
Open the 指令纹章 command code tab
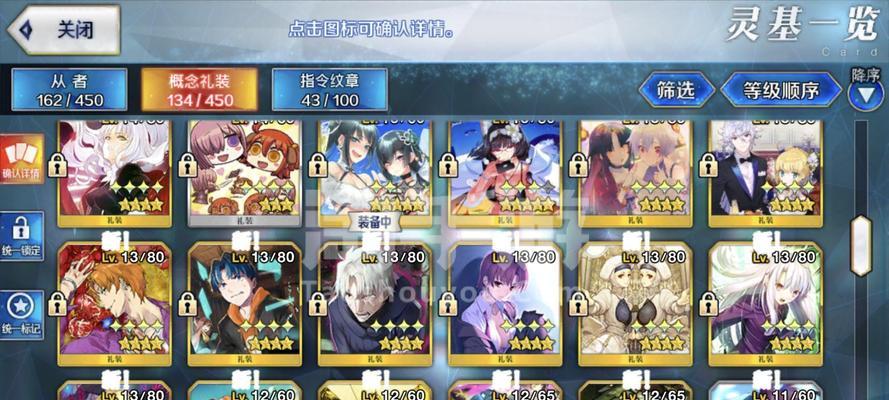coord(329,89)
